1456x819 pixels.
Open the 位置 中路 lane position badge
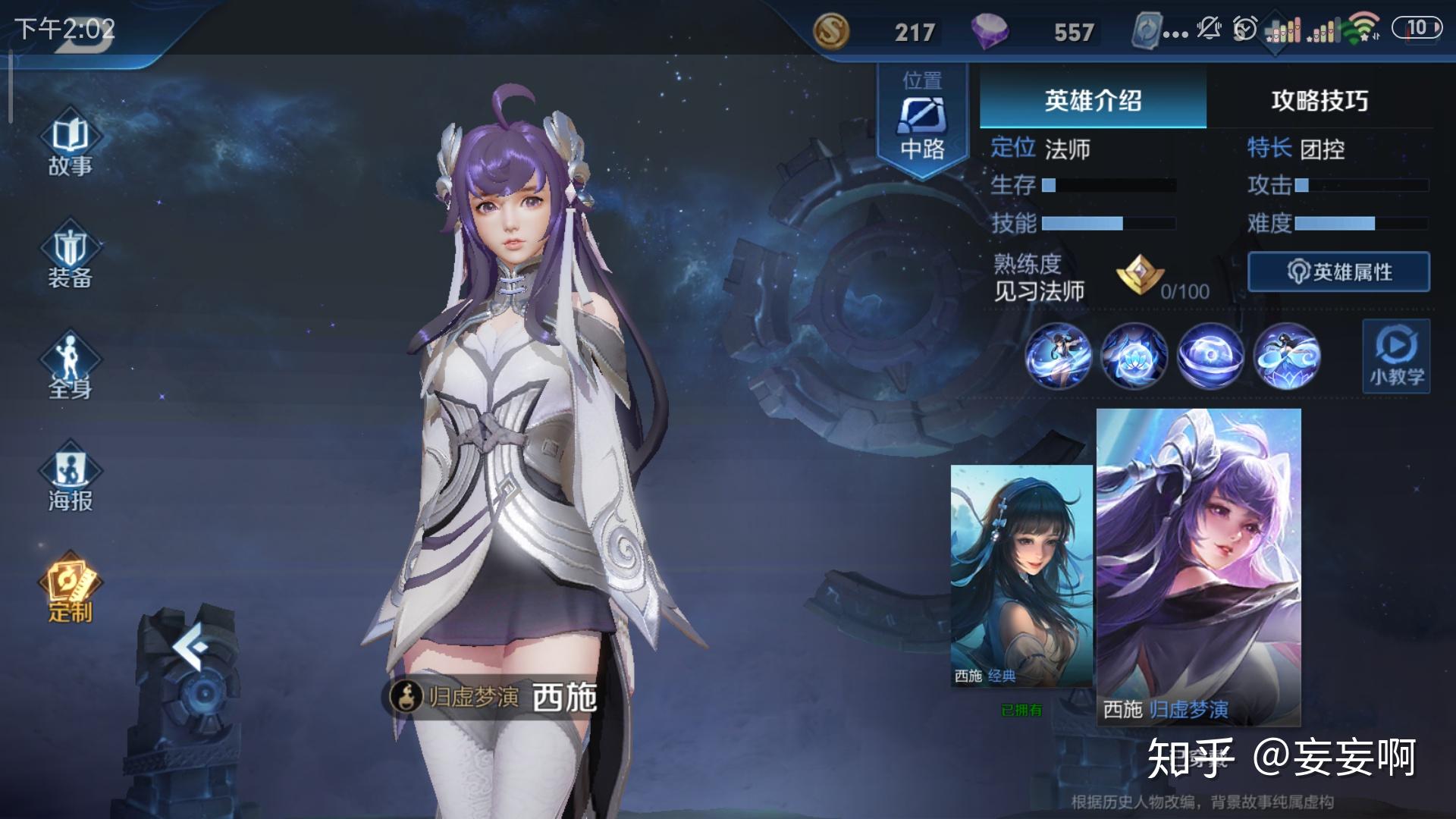922,118
